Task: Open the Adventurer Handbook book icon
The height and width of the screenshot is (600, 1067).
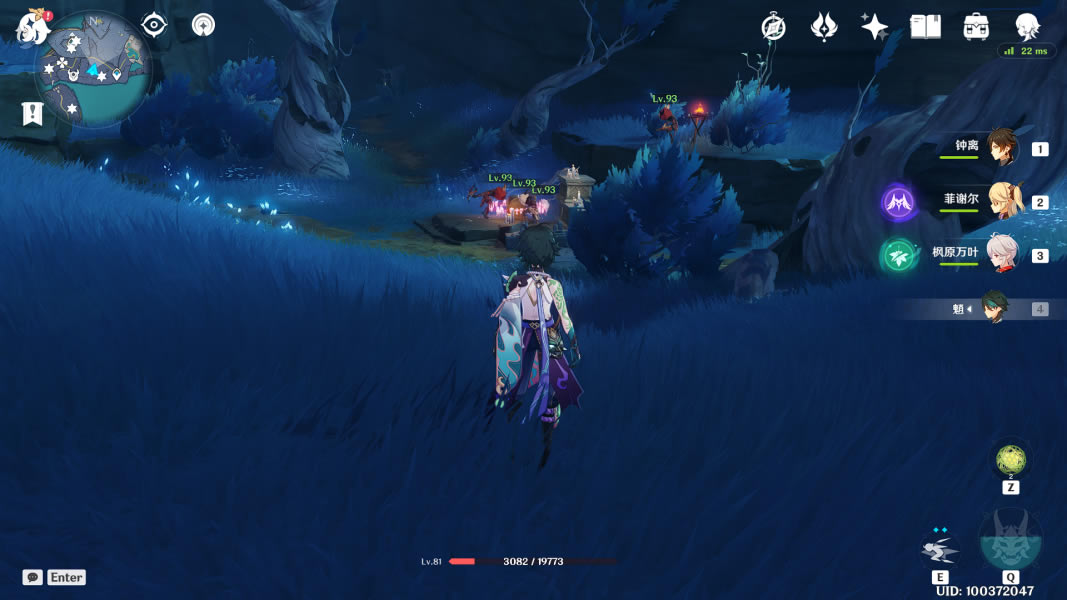Action: [x=925, y=27]
